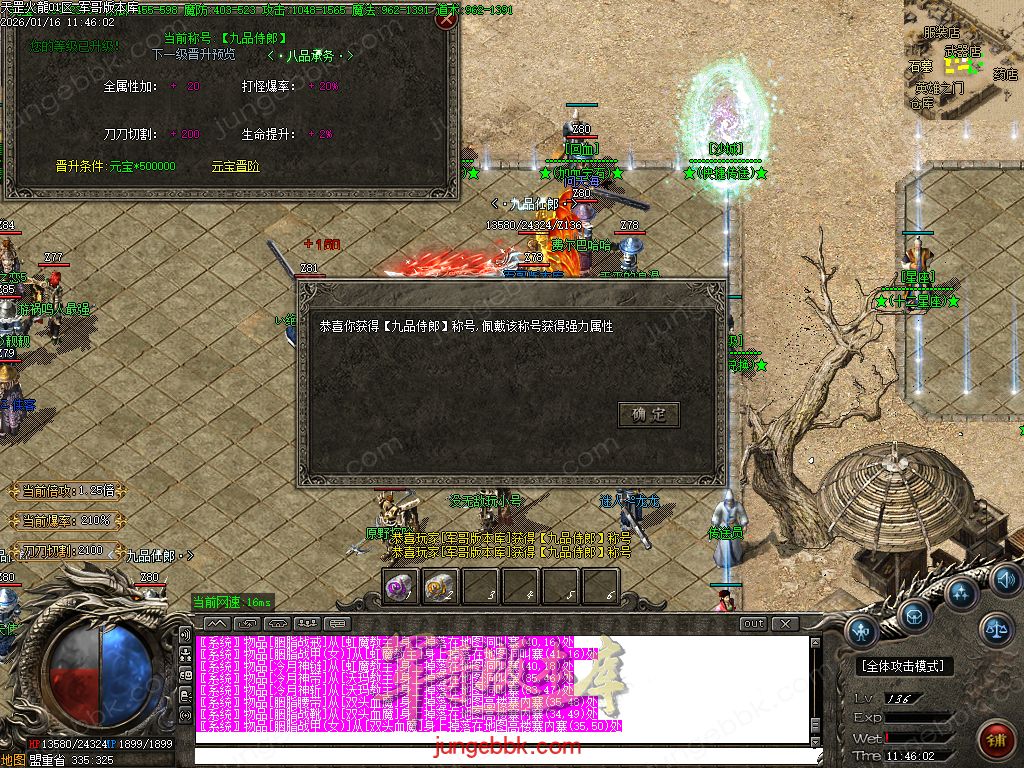Type in the chat input field
The width and height of the screenshot is (1024, 768).
point(500,757)
